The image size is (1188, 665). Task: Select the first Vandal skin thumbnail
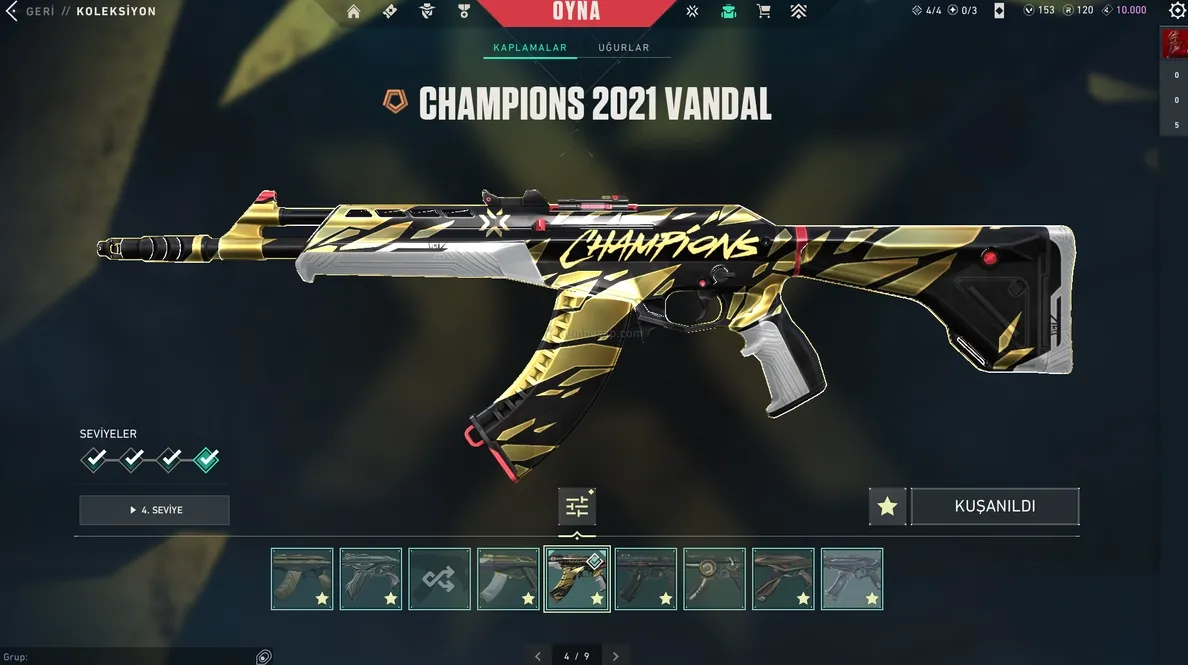[302, 579]
